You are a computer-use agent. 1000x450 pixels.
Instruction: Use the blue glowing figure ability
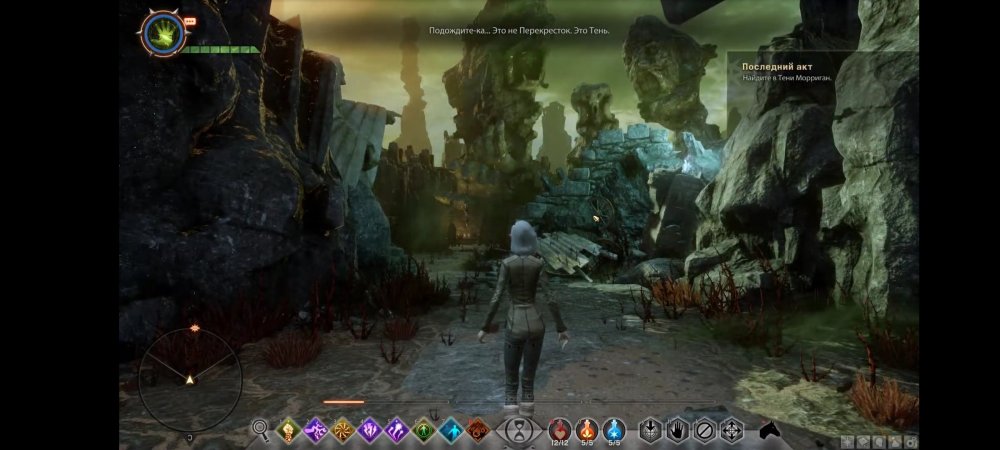tap(450, 430)
